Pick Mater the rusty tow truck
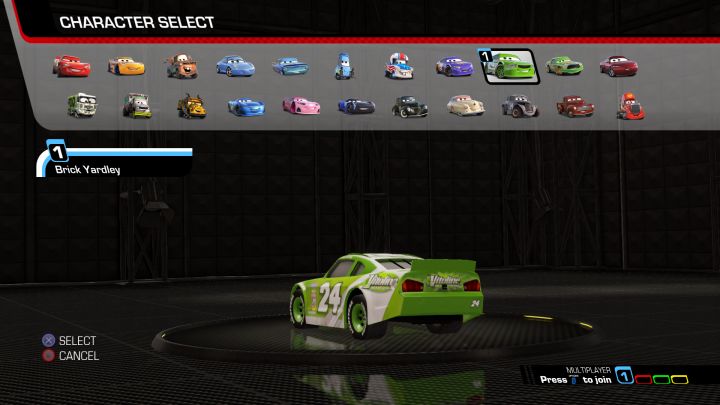720x405 pixels. (182, 66)
